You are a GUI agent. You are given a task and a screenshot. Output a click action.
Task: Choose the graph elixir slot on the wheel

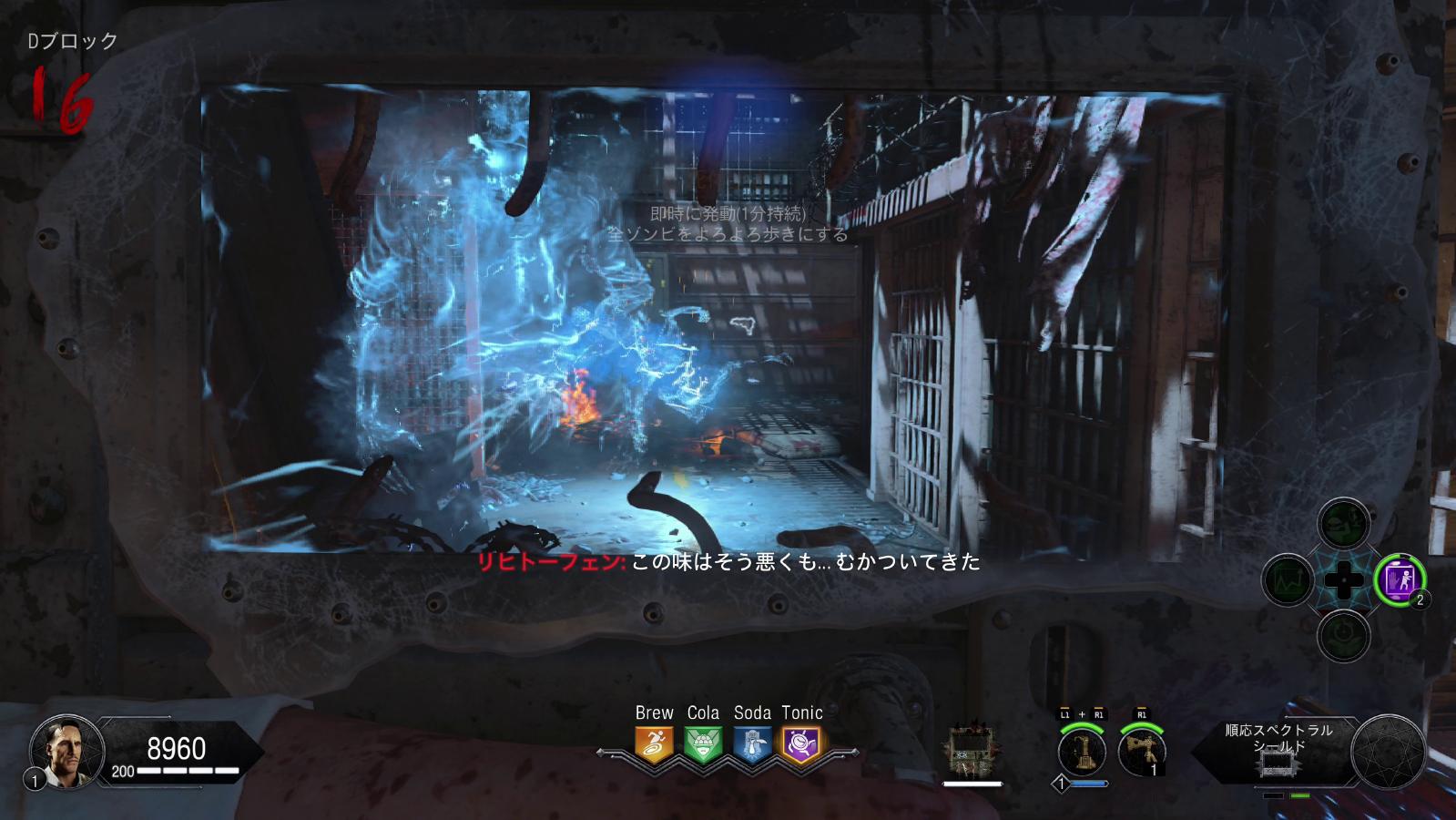click(x=1288, y=580)
